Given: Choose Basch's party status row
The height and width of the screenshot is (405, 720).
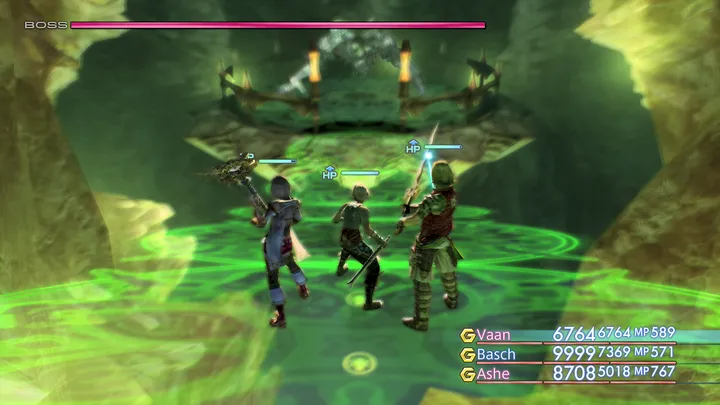Looking at the screenshot, I should coord(497,354).
